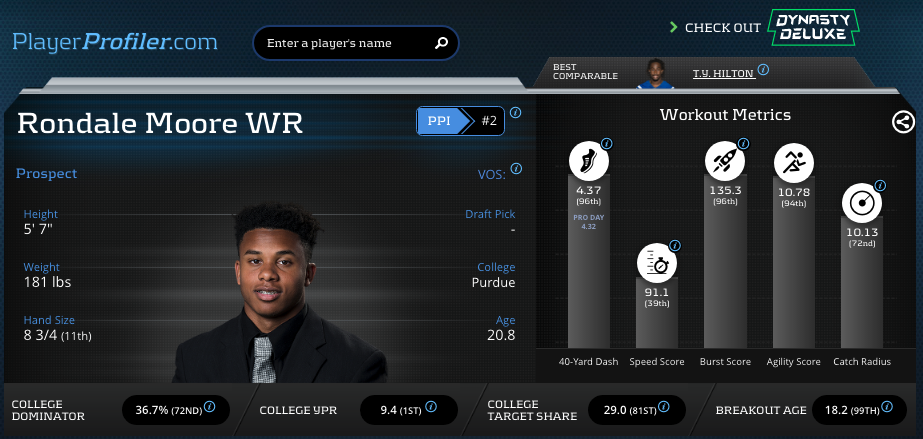Screen dimensions: 923x439
Task: Show info for the 40-Yard Dash metric
Action: [606, 144]
